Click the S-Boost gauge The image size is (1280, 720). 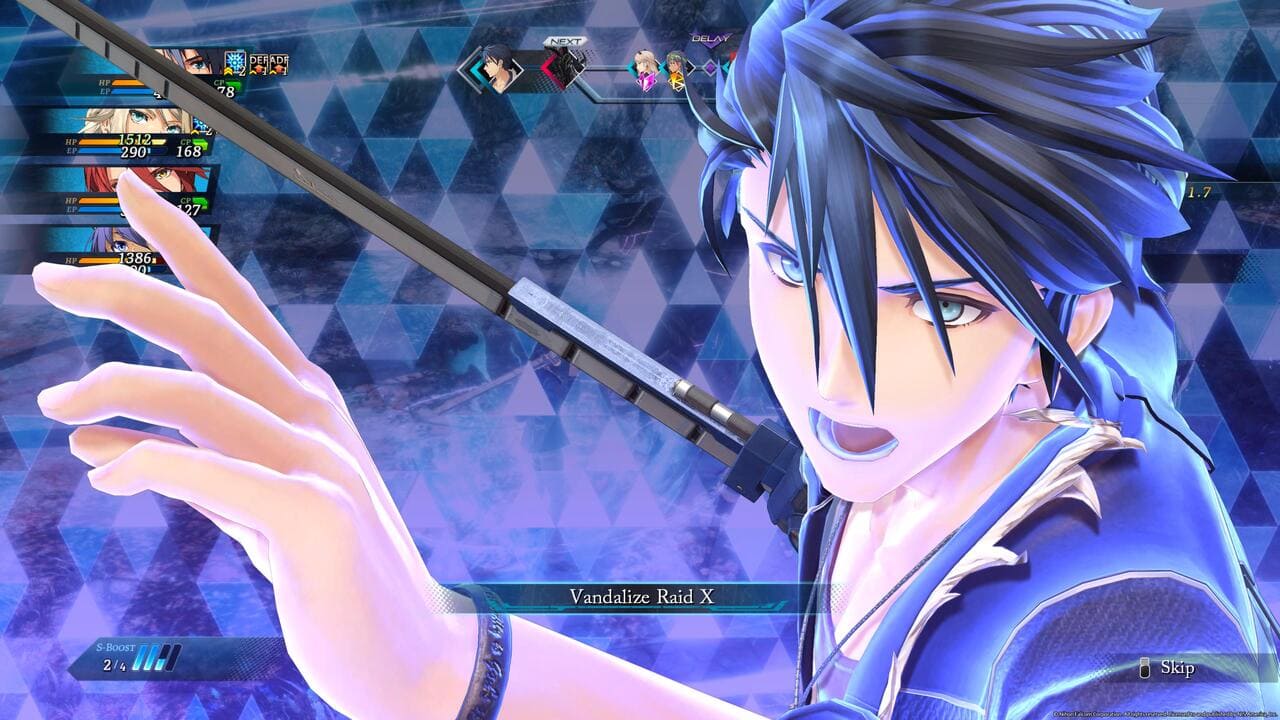[x=160, y=658]
